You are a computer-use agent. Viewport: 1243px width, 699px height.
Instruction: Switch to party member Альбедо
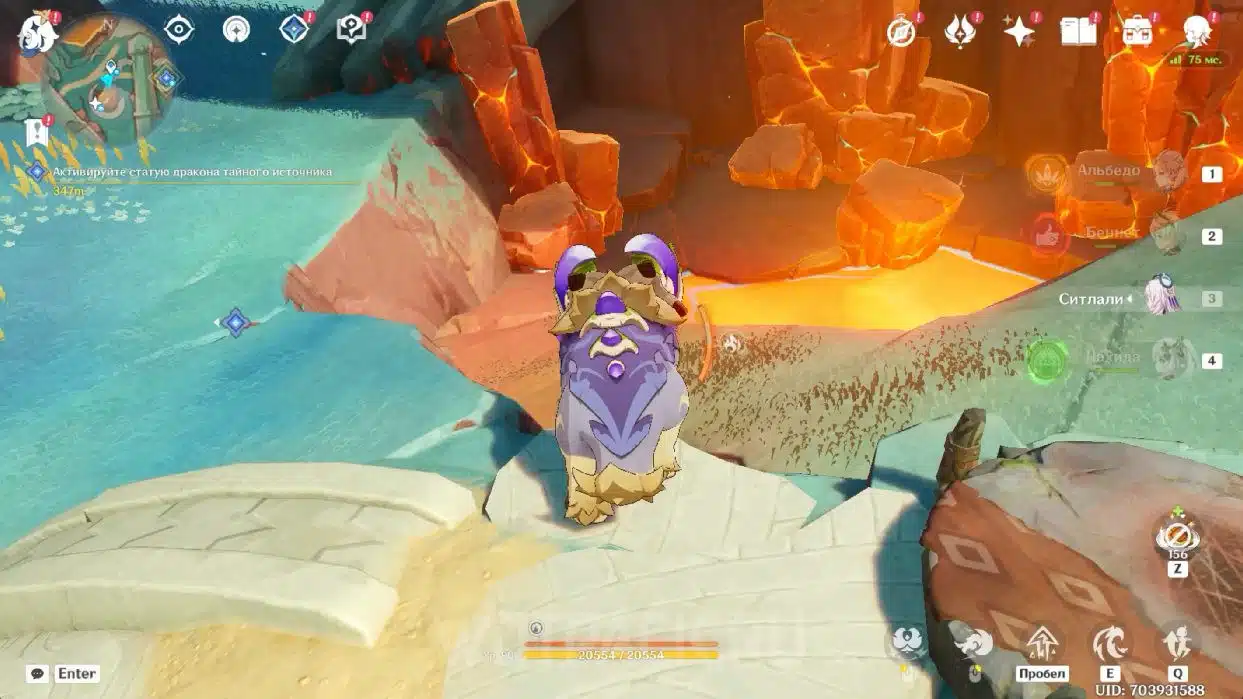(x=1166, y=173)
